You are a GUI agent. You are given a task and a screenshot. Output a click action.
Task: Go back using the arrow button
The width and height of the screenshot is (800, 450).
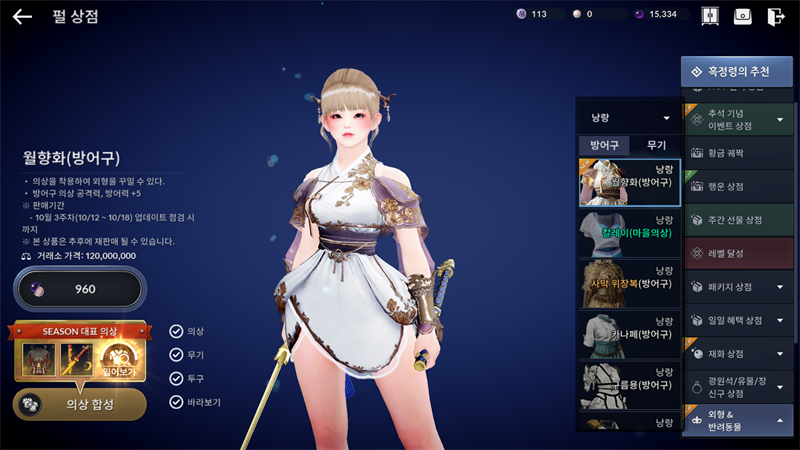pyautogui.click(x=22, y=16)
